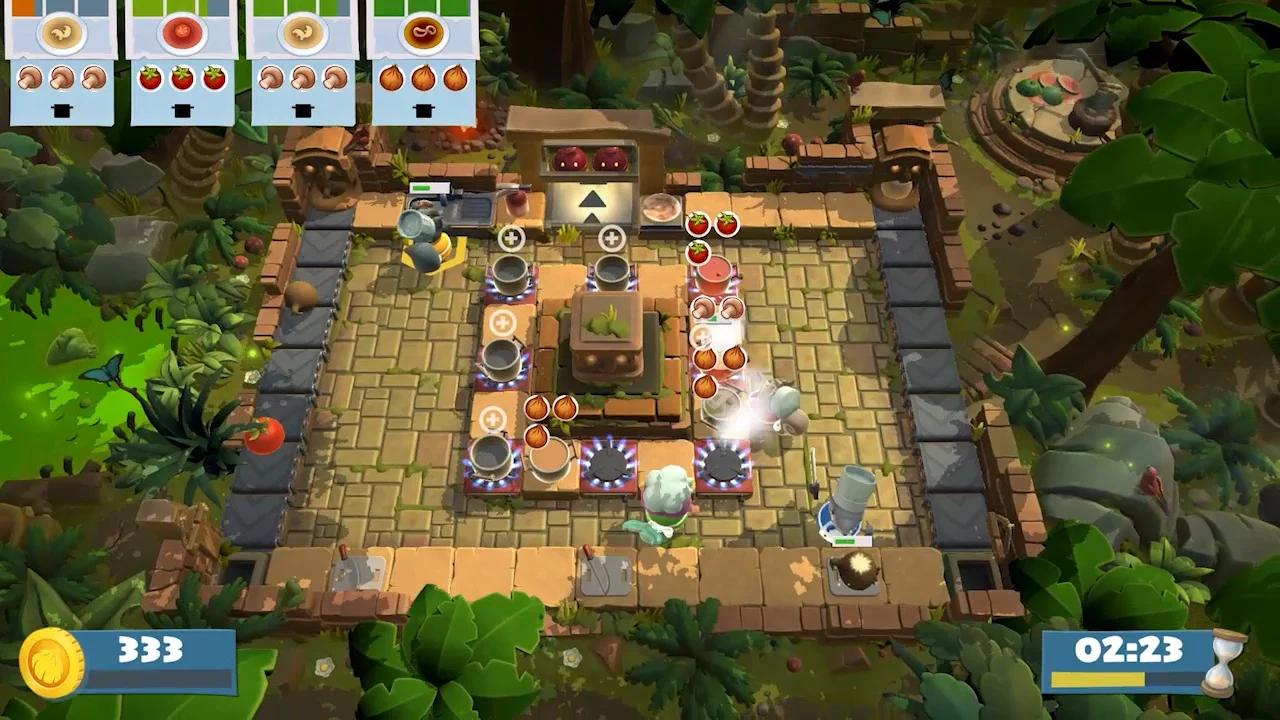Viewport: 1280px width, 720px height.
Task: Click the tomato soup bowl on the second ticket
Action: (x=183, y=31)
